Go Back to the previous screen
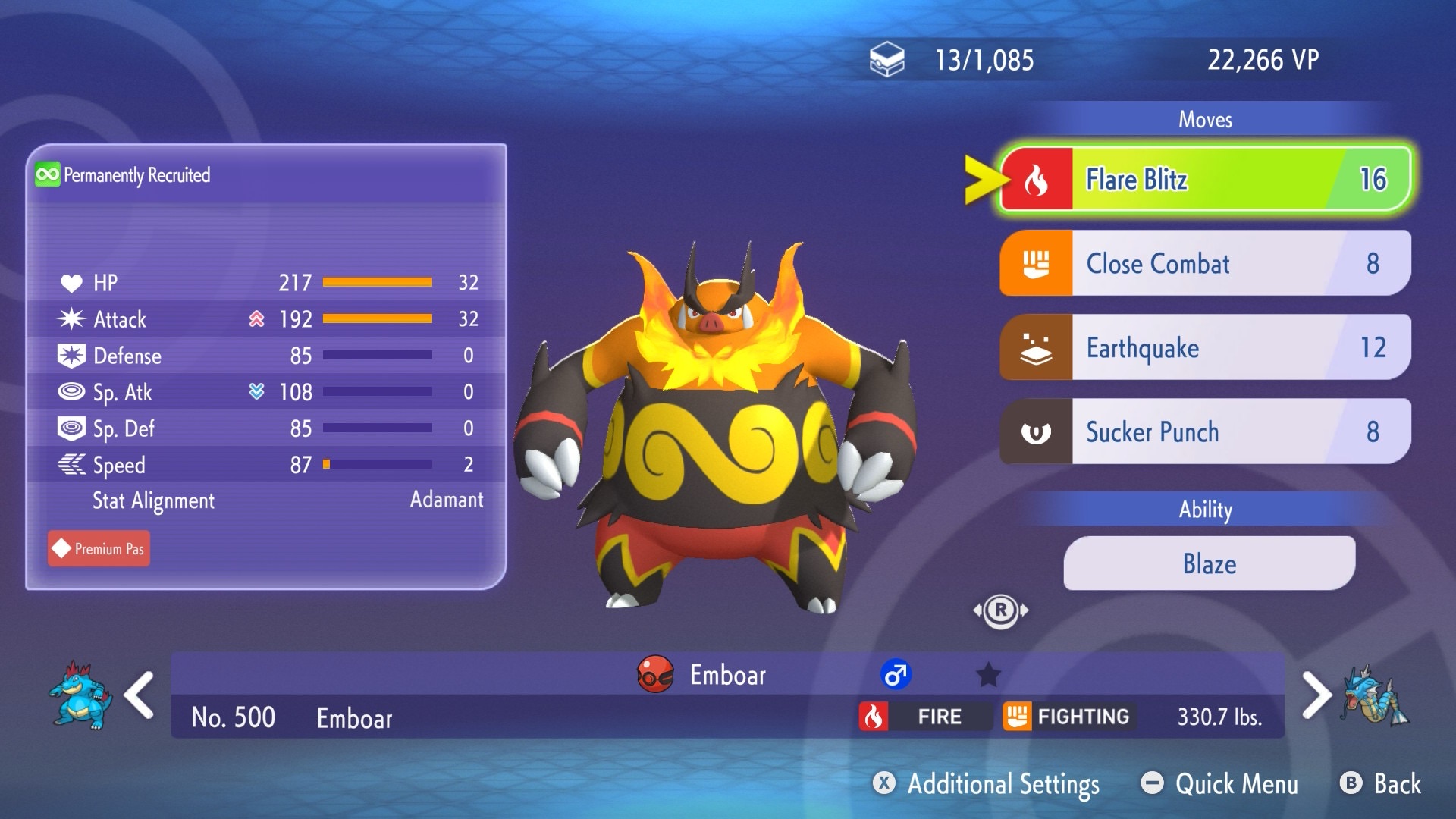This screenshot has width=1456, height=819. [x=1382, y=784]
